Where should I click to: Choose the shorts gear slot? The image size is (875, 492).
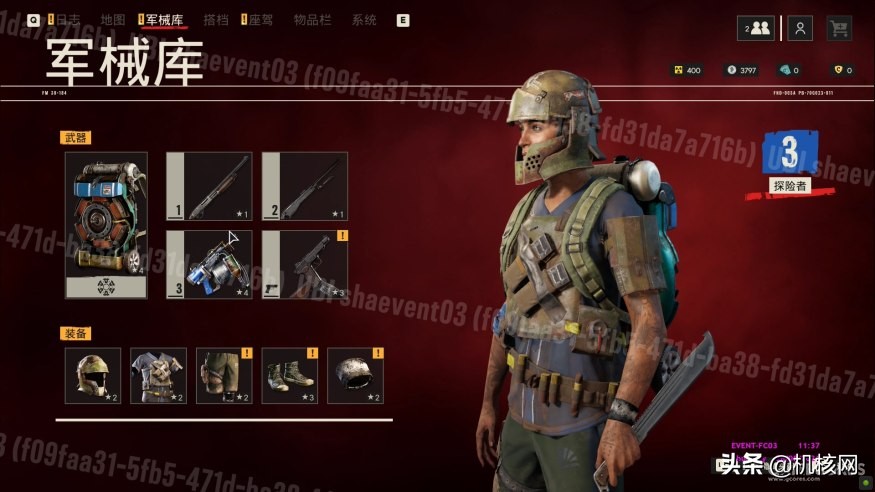click(224, 376)
